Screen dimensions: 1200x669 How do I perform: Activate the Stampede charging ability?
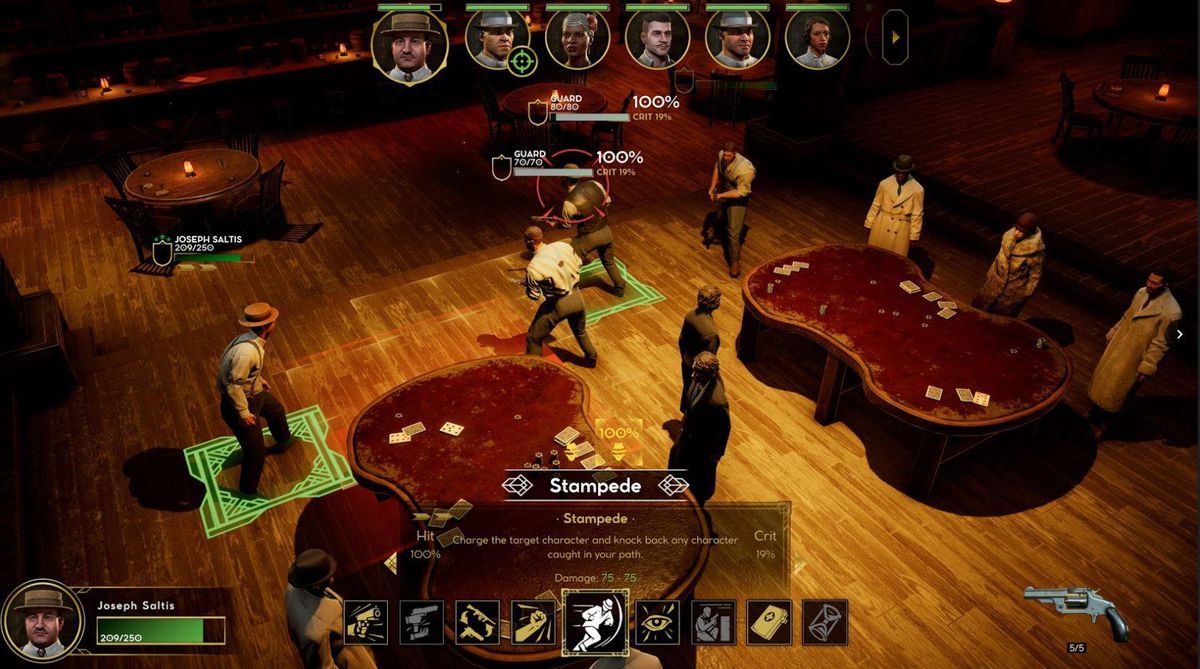coord(596,622)
